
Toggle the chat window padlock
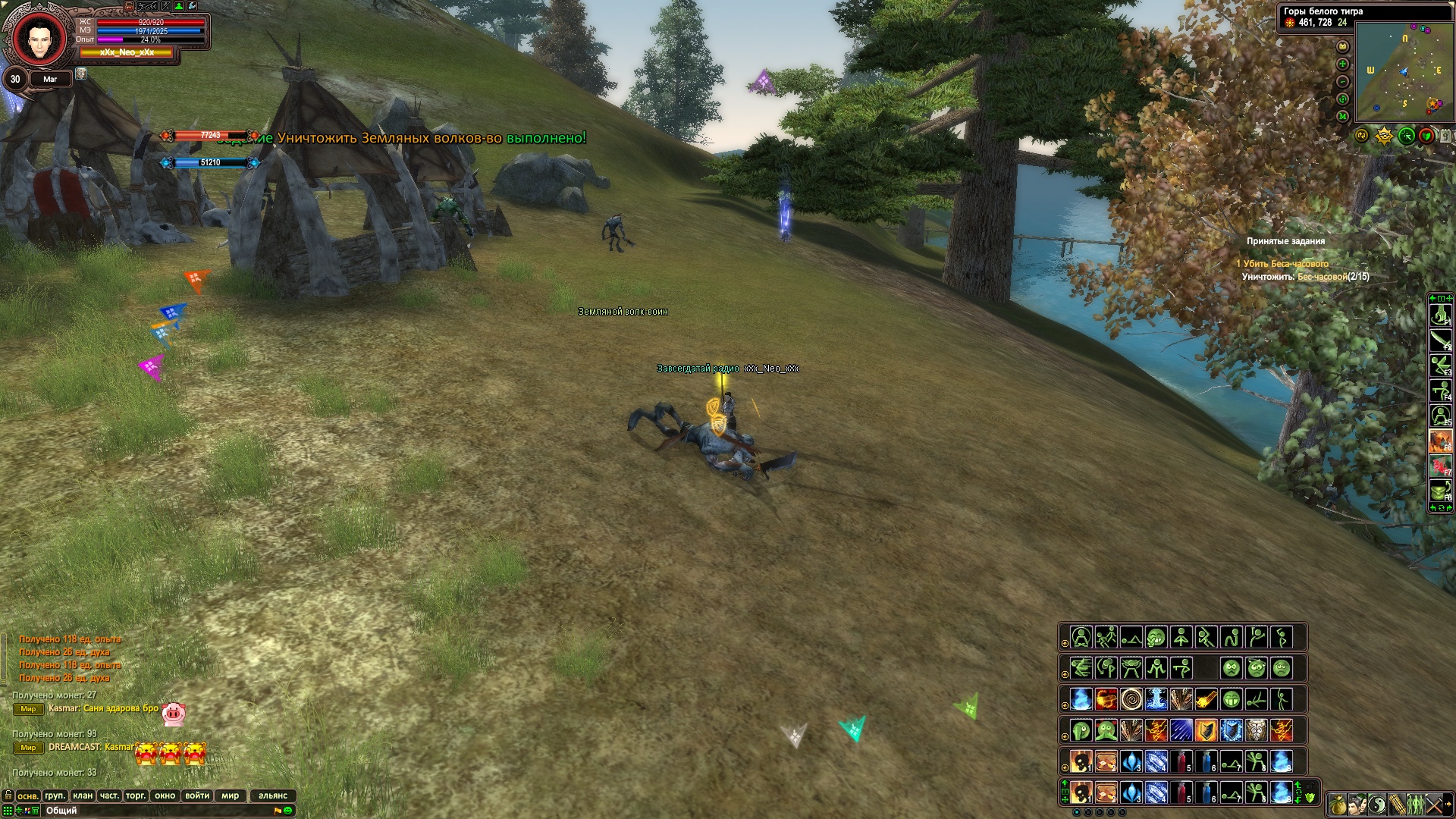tap(8, 795)
